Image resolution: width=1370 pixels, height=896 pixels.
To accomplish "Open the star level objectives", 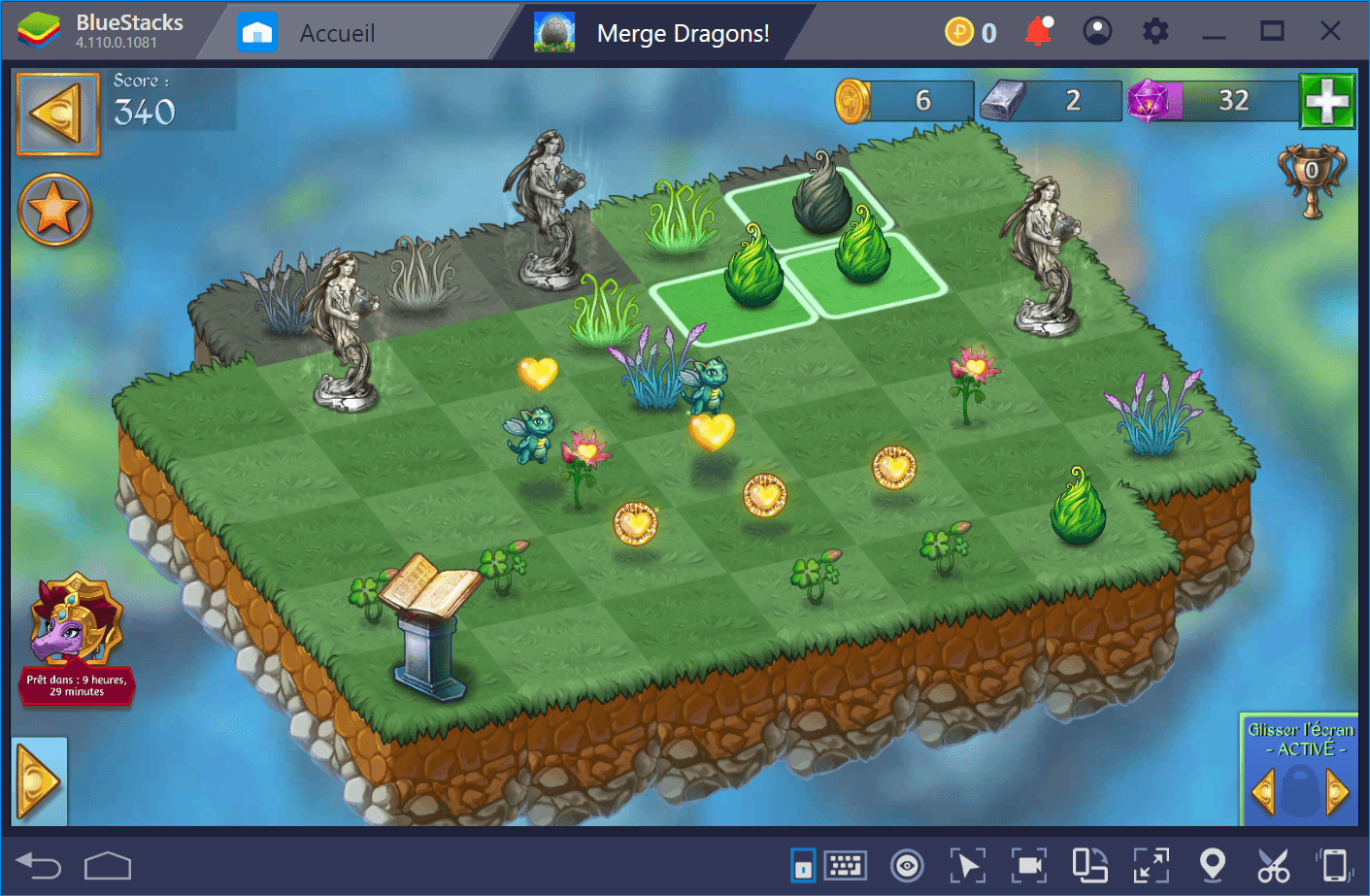I will click(54, 209).
